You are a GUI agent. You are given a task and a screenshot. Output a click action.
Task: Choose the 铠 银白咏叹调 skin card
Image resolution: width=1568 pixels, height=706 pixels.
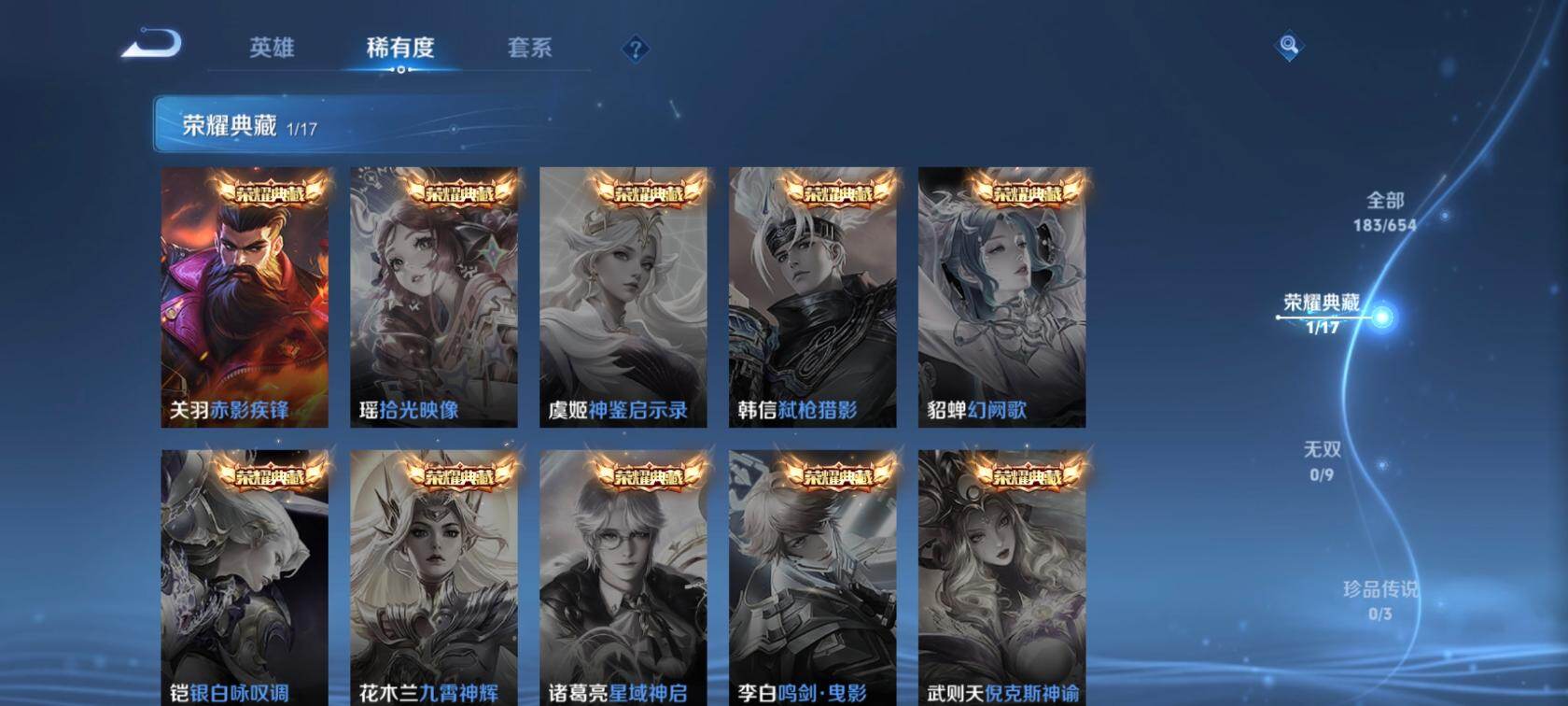pyautogui.click(x=245, y=577)
